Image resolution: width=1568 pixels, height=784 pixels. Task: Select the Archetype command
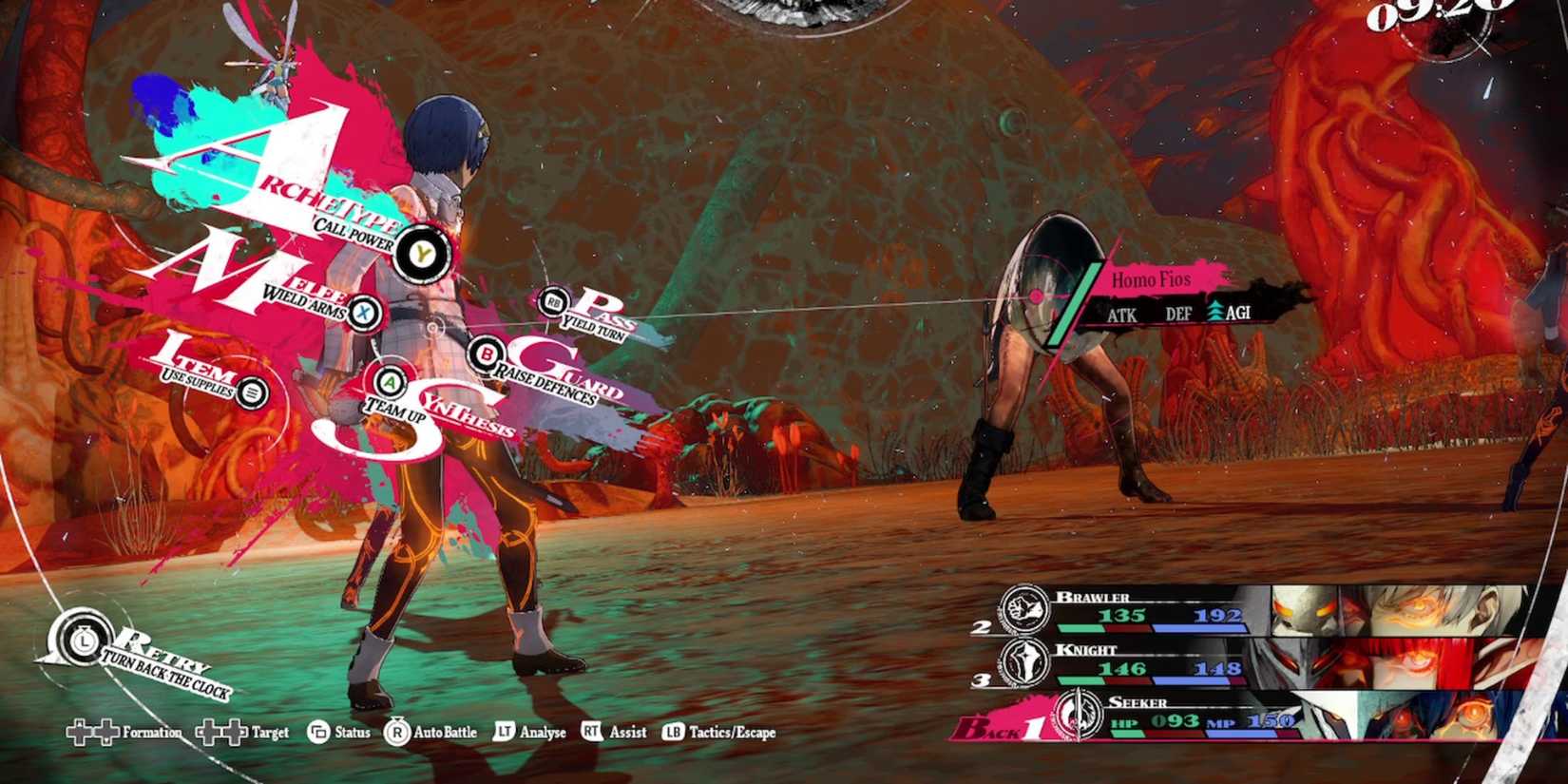418,253
